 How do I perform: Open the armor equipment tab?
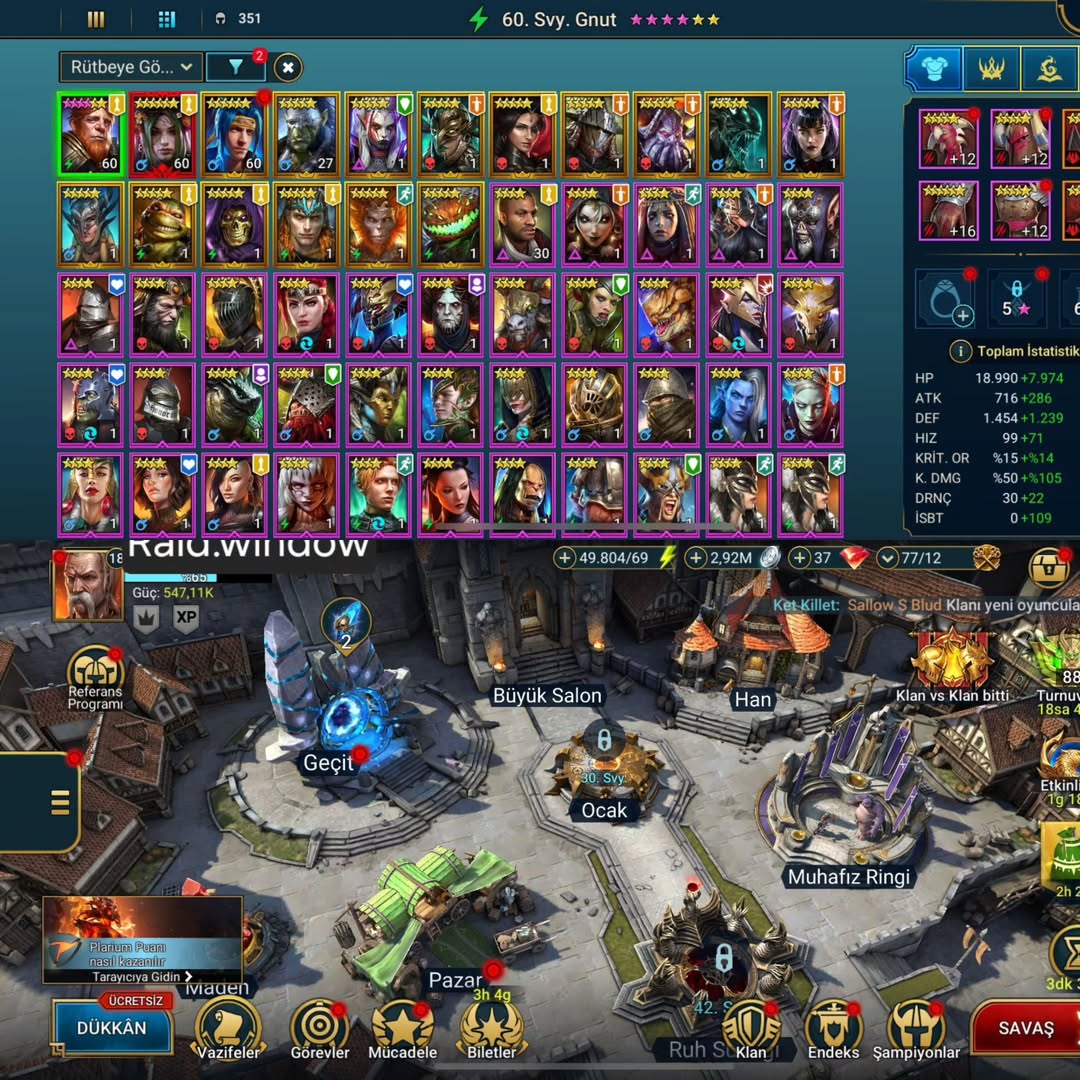pos(933,68)
